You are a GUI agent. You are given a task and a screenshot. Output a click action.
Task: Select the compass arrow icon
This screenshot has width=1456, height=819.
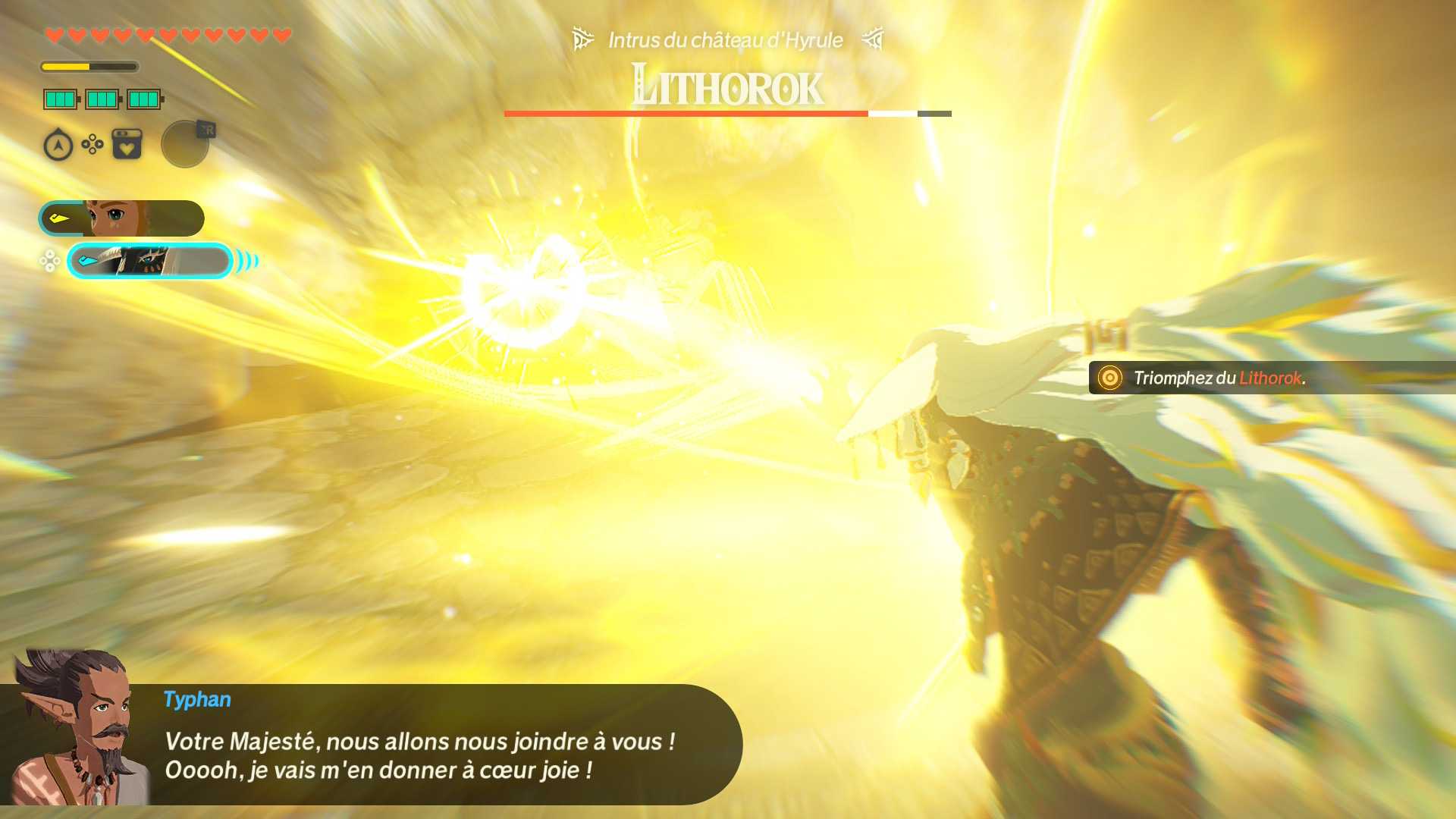pos(58,145)
